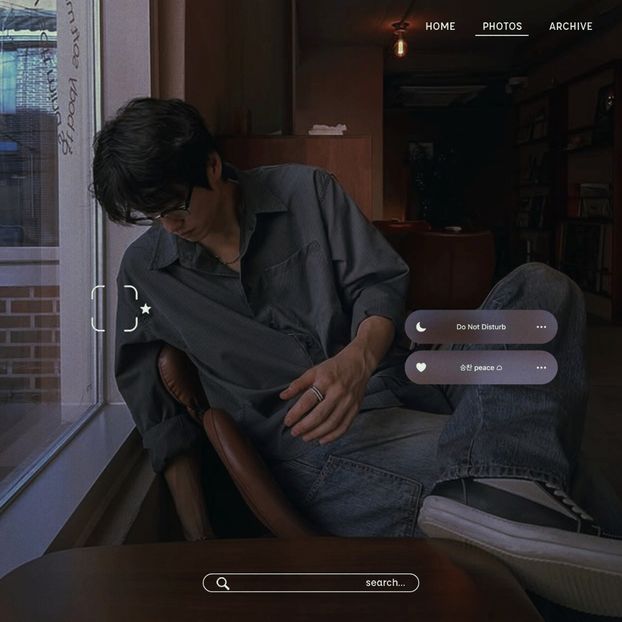Viewport: 622px width, 622px height.
Task: Open the HOME navigation link
Action: click(440, 27)
